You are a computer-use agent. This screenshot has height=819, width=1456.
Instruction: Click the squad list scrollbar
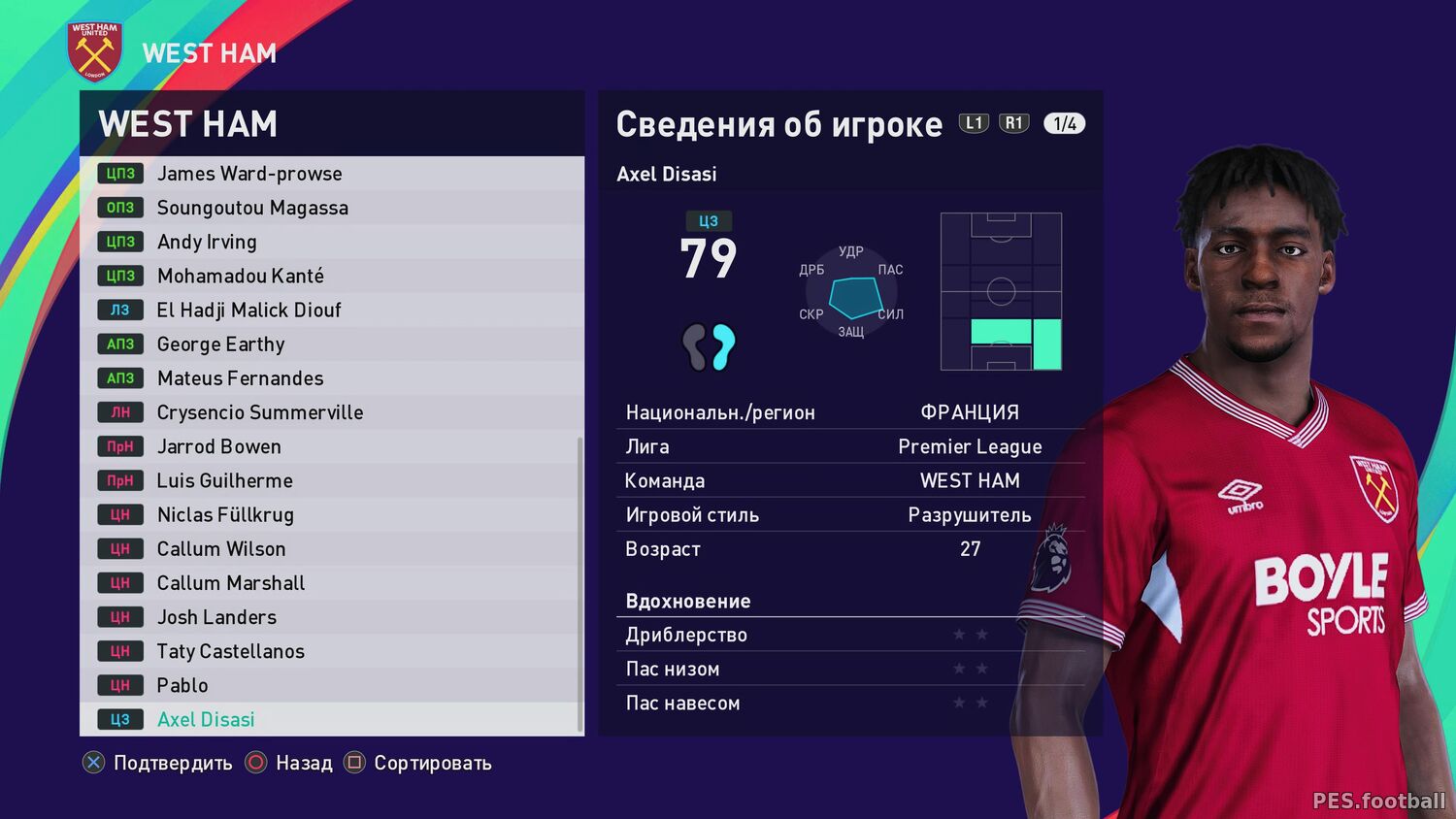coord(580,582)
